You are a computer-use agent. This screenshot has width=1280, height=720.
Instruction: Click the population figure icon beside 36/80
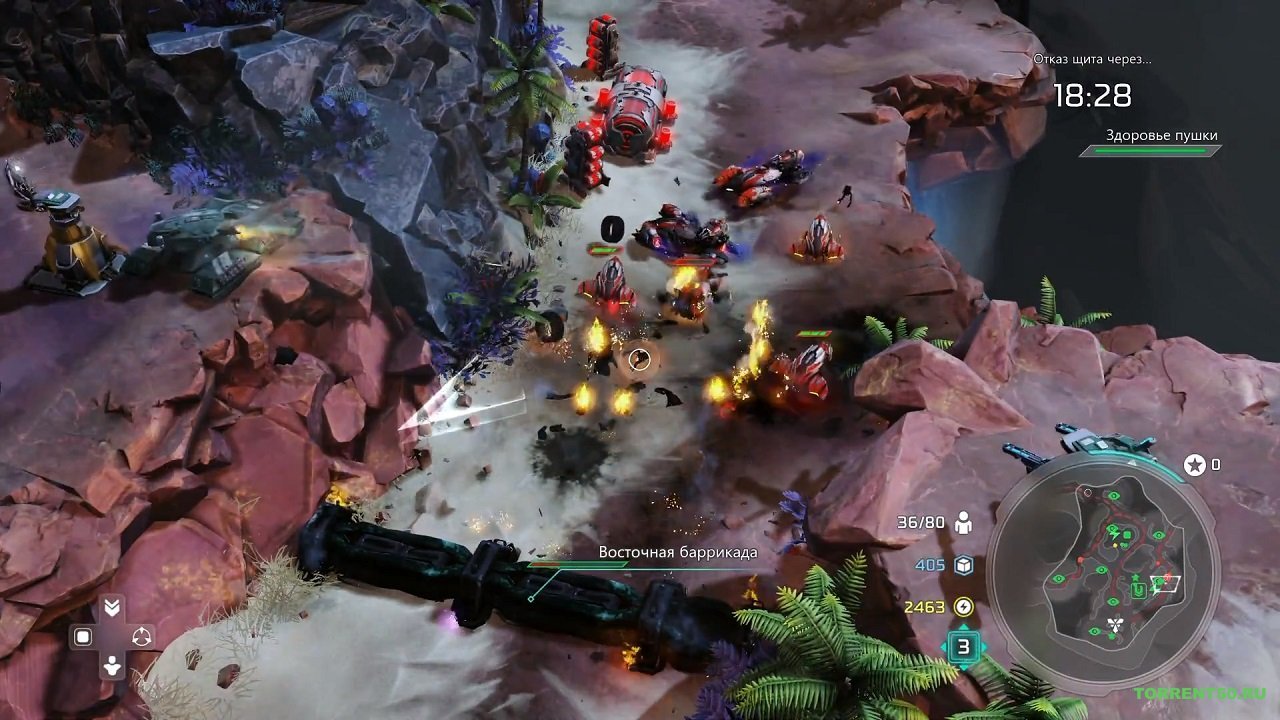pos(963,521)
